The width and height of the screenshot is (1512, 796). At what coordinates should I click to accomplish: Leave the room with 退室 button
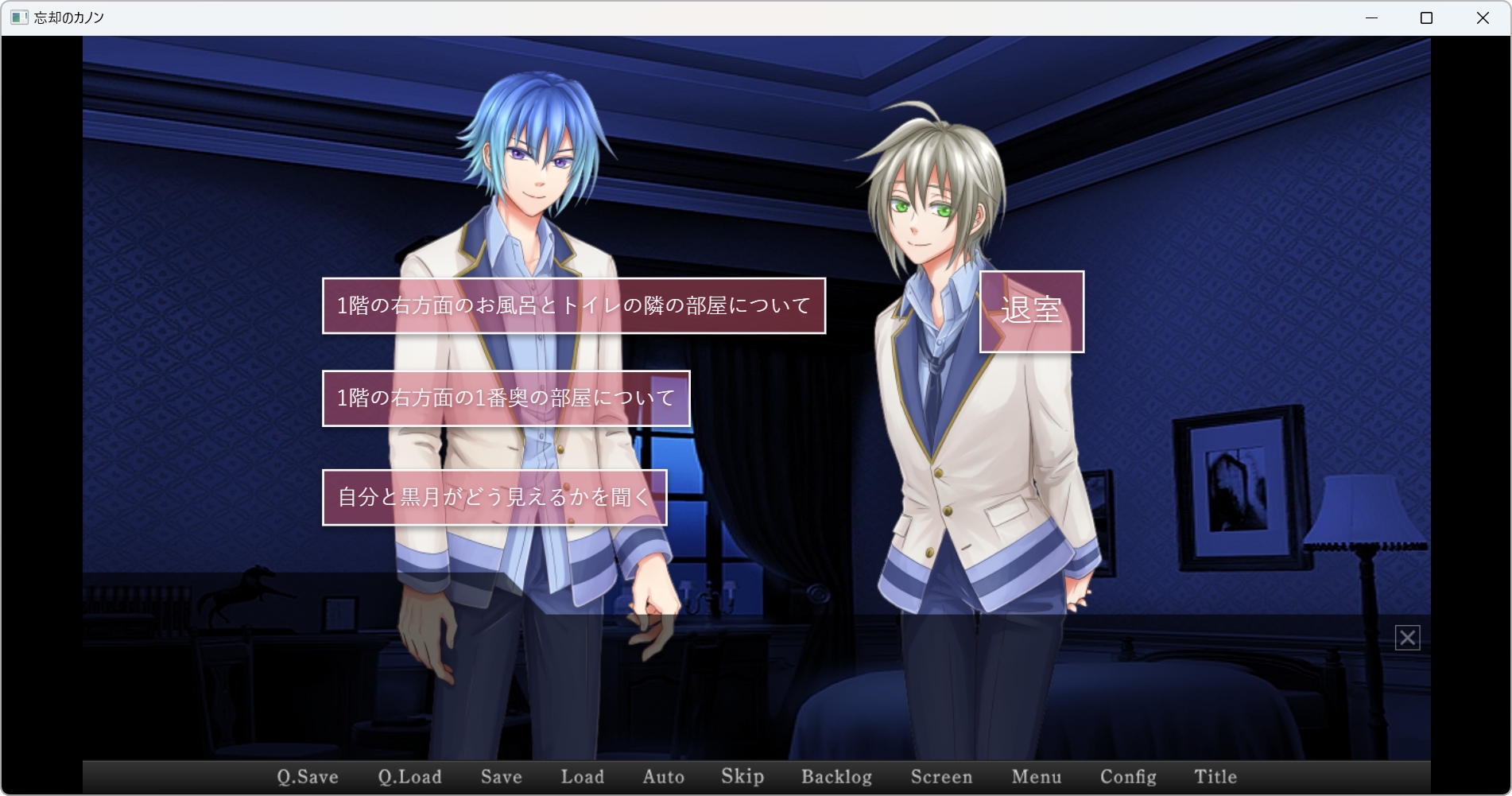[x=1031, y=312]
